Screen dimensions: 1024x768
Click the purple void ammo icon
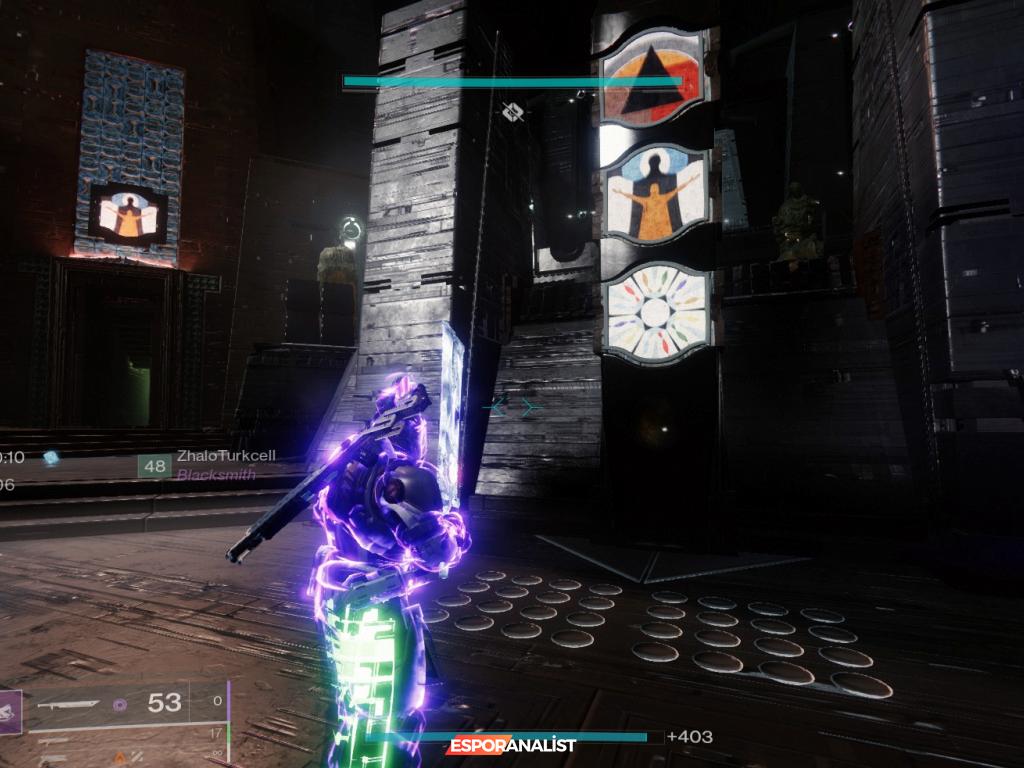coord(120,705)
